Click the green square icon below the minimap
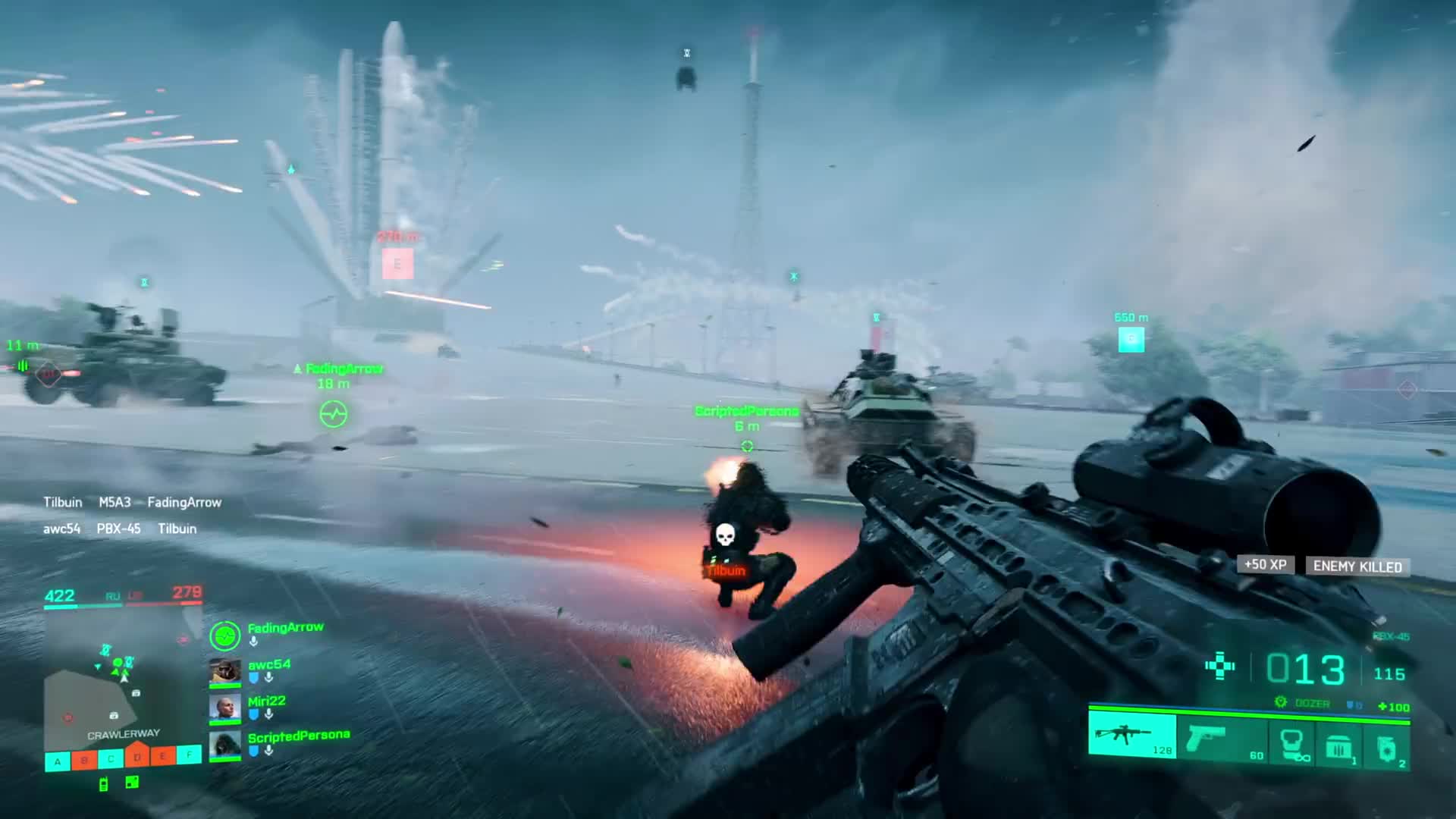This screenshot has width=1456, height=819. pos(132,782)
